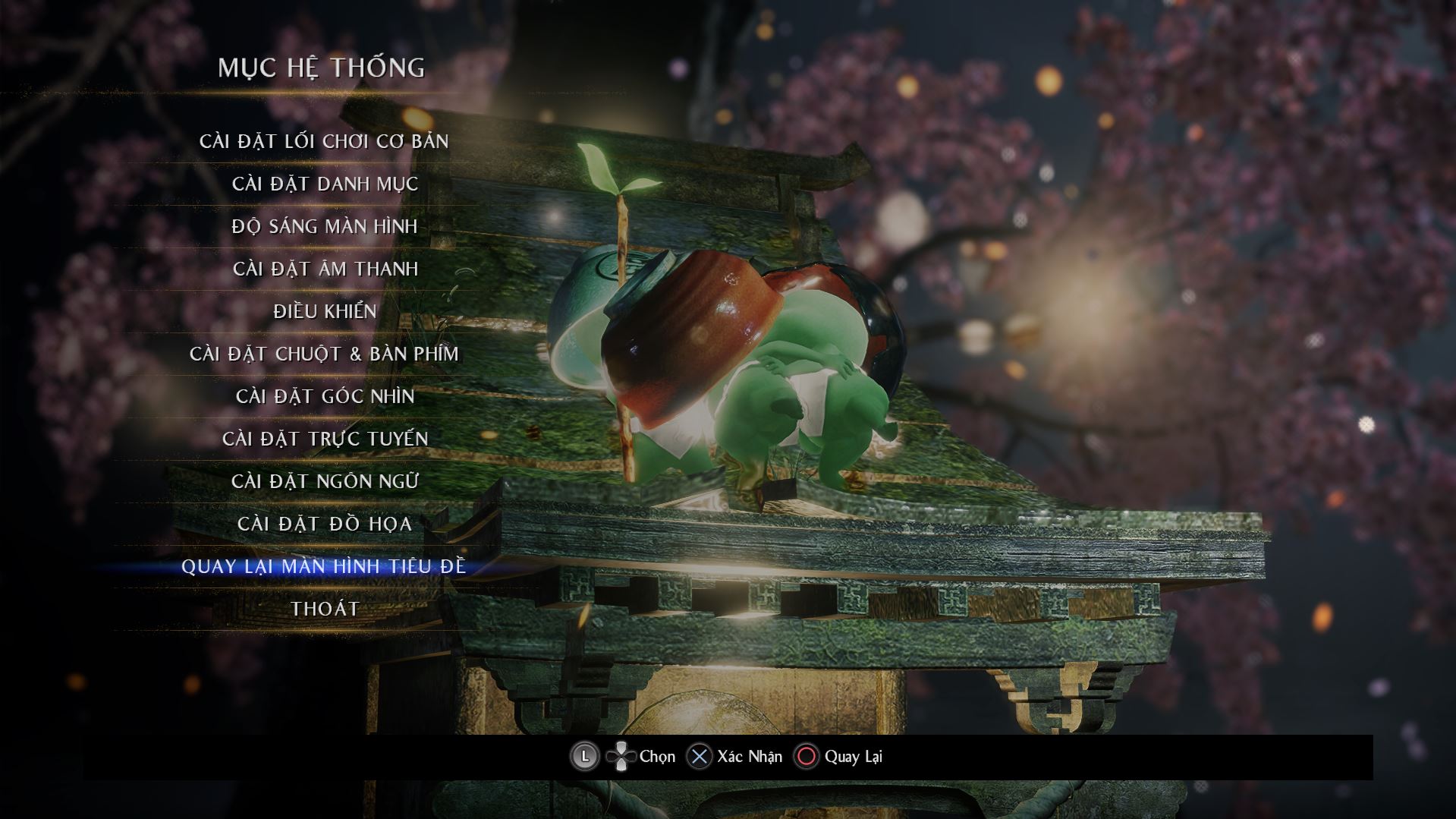Select ĐIỀU KHIỂN controls option

(x=325, y=310)
